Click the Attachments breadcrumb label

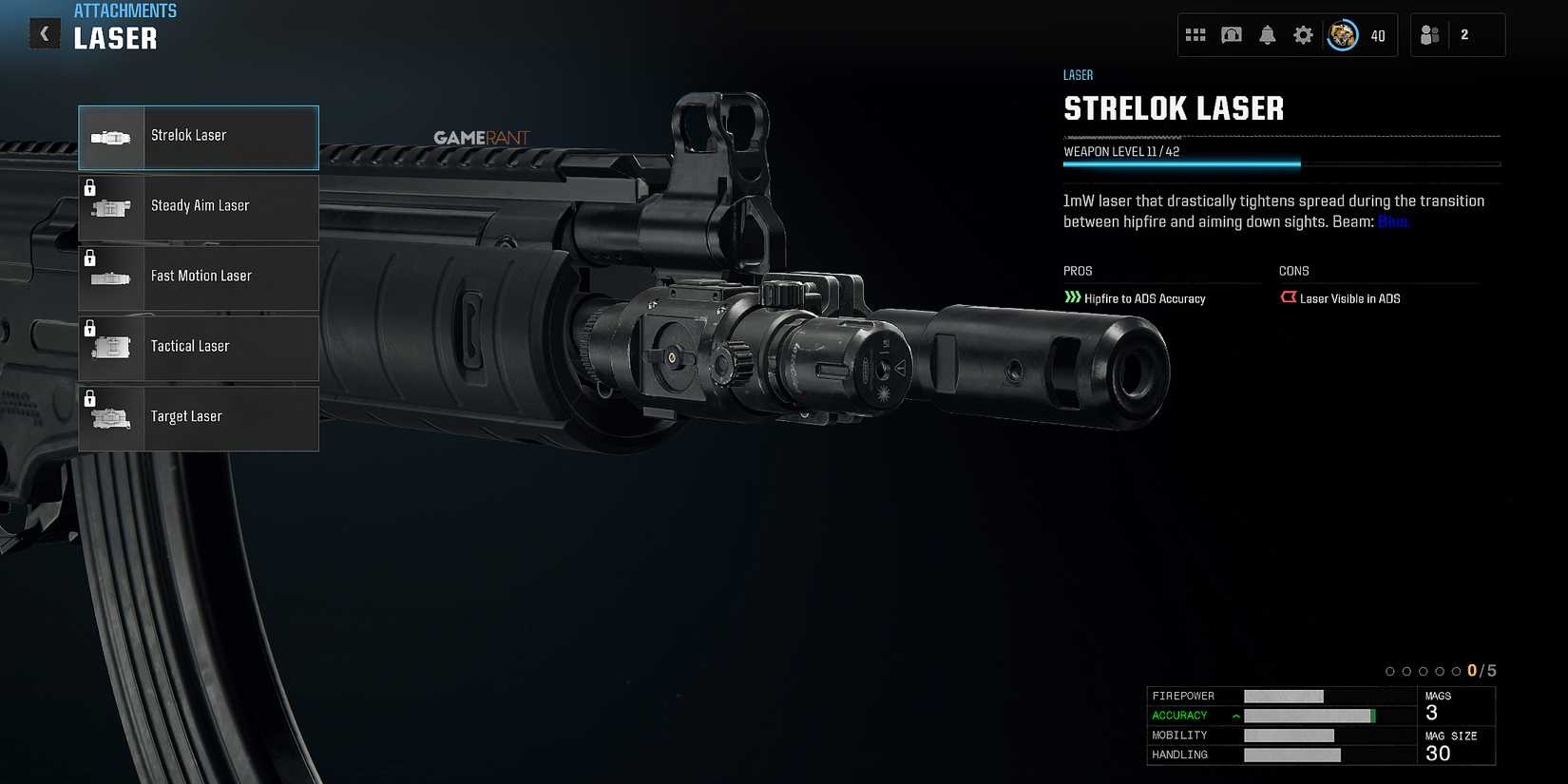[125, 10]
